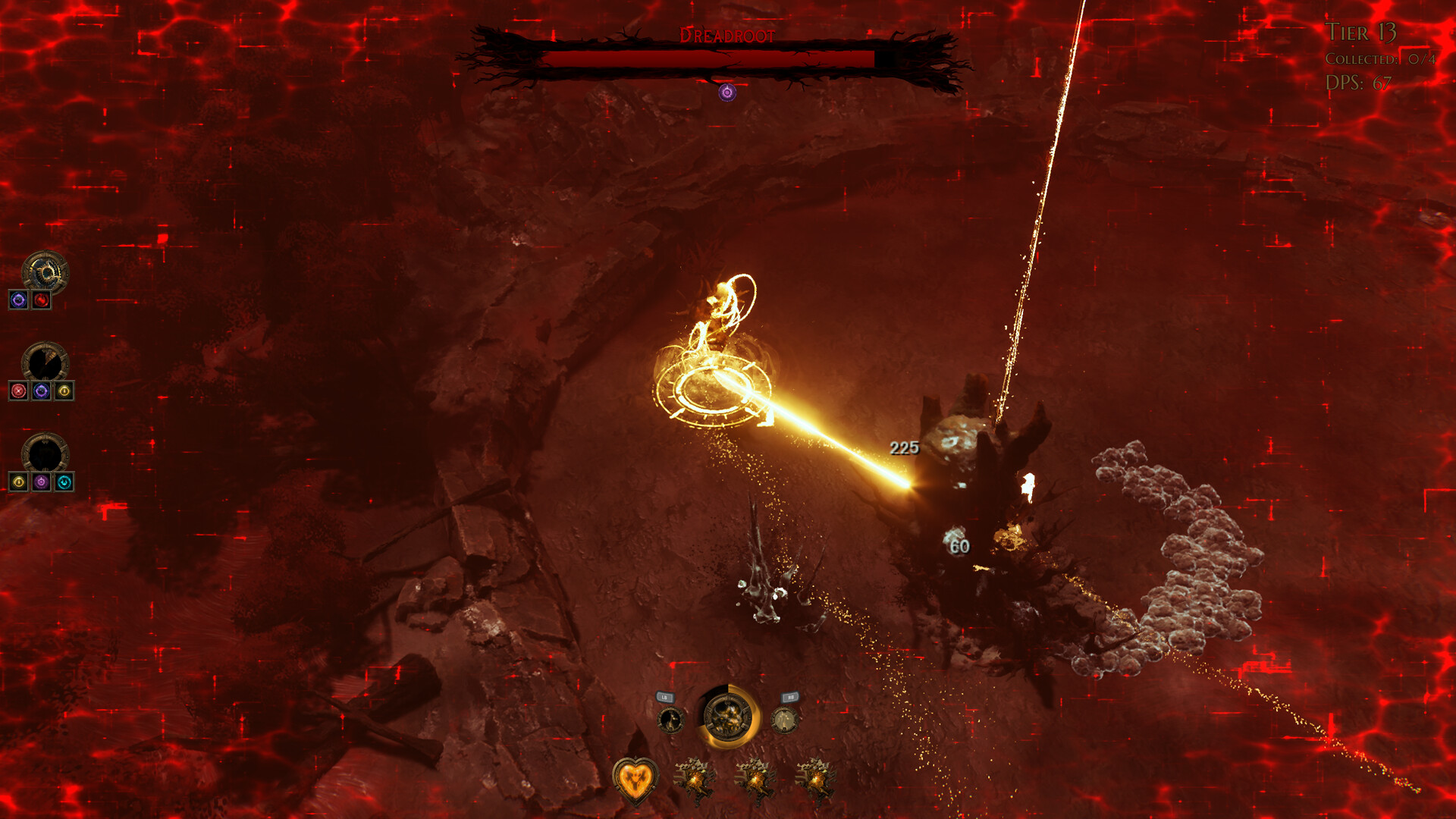
Task: Select the cyan gem under the third ability
Action: 64,480
